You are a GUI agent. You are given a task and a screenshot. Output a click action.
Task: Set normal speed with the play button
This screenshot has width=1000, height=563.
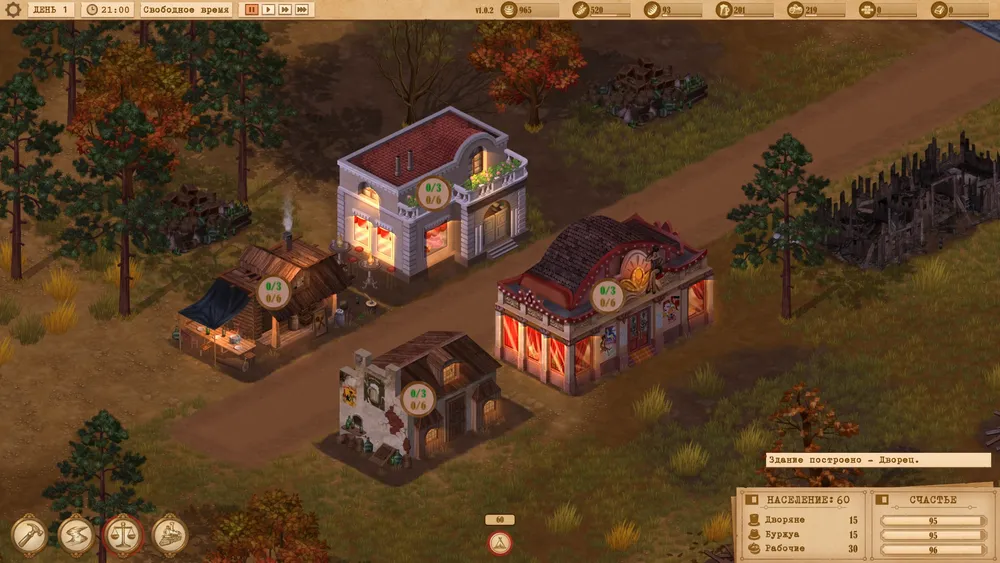[267, 9]
